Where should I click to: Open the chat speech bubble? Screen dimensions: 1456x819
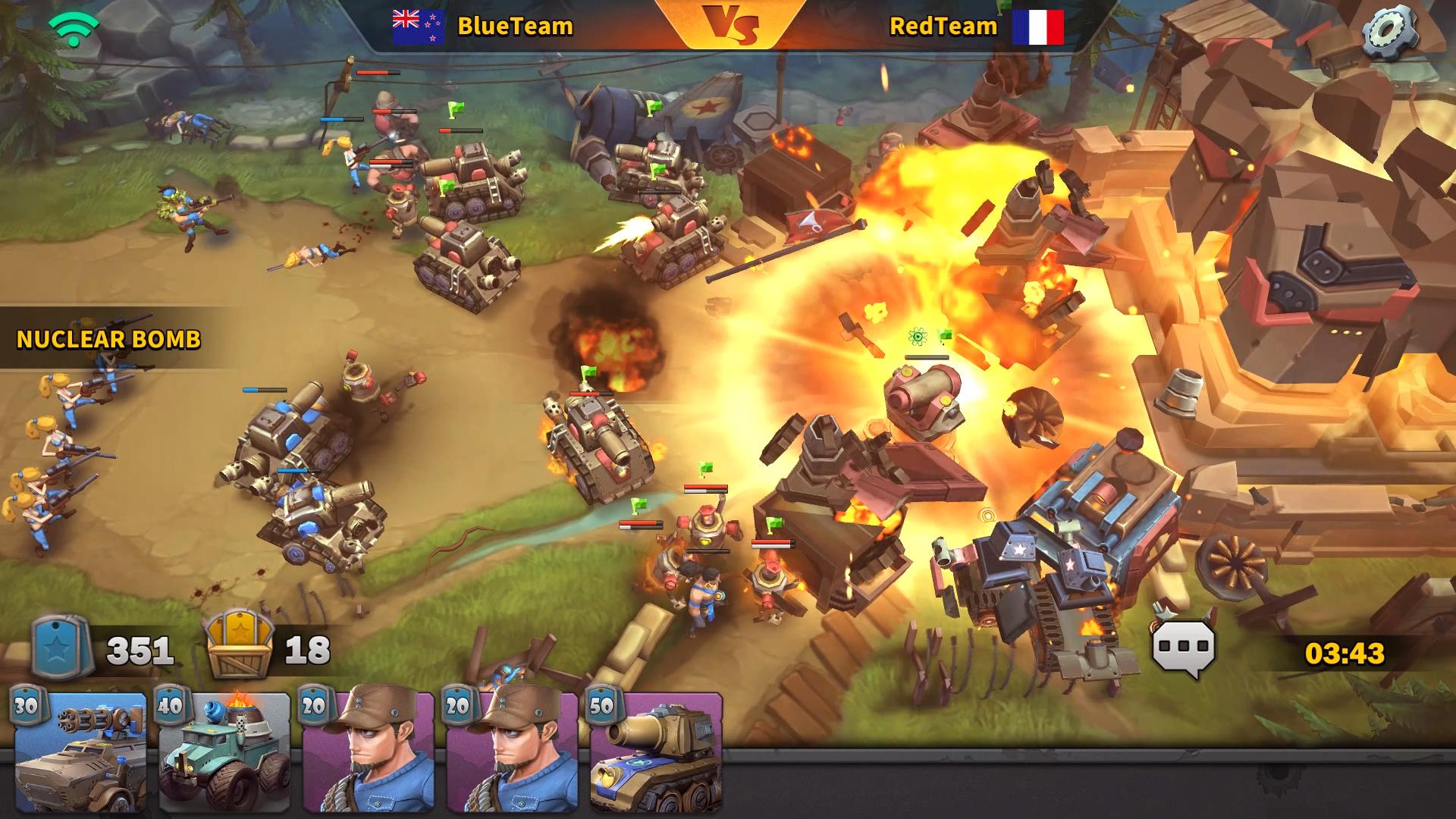point(1184,648)
